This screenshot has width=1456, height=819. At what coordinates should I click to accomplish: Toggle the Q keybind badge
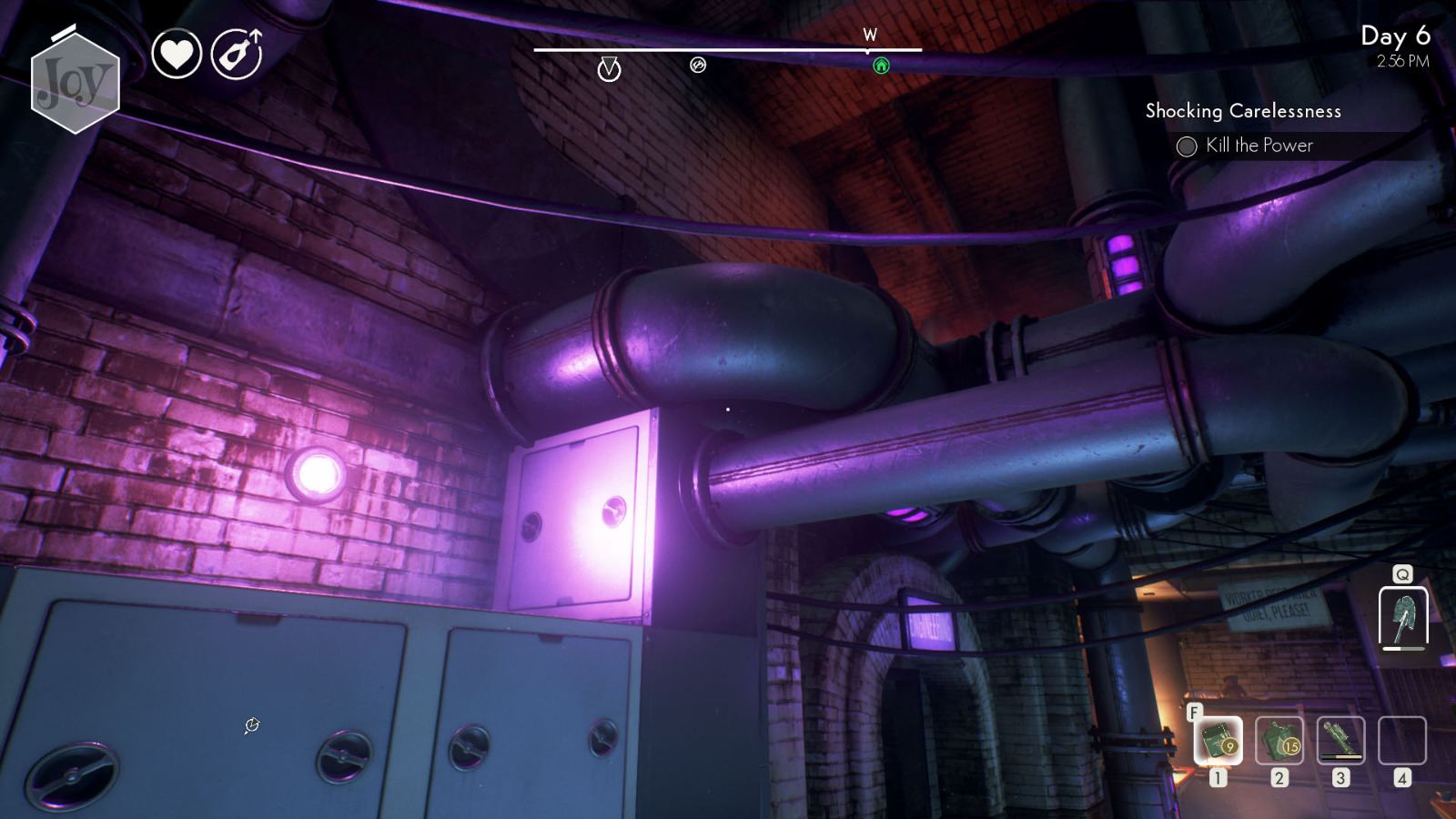(x=1402, y=575)
